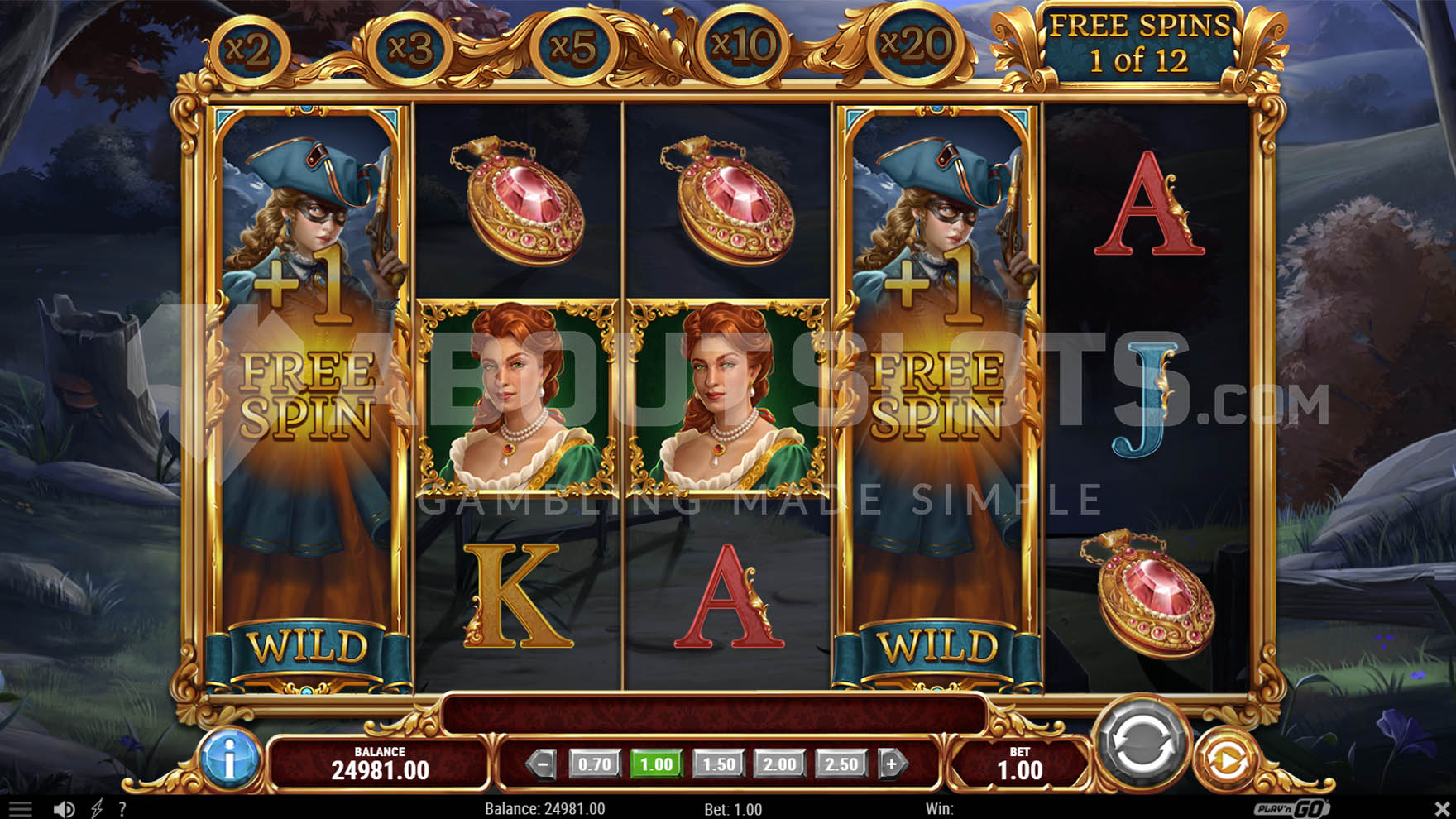Choose the 2.50 bet option

coord(841,764)
